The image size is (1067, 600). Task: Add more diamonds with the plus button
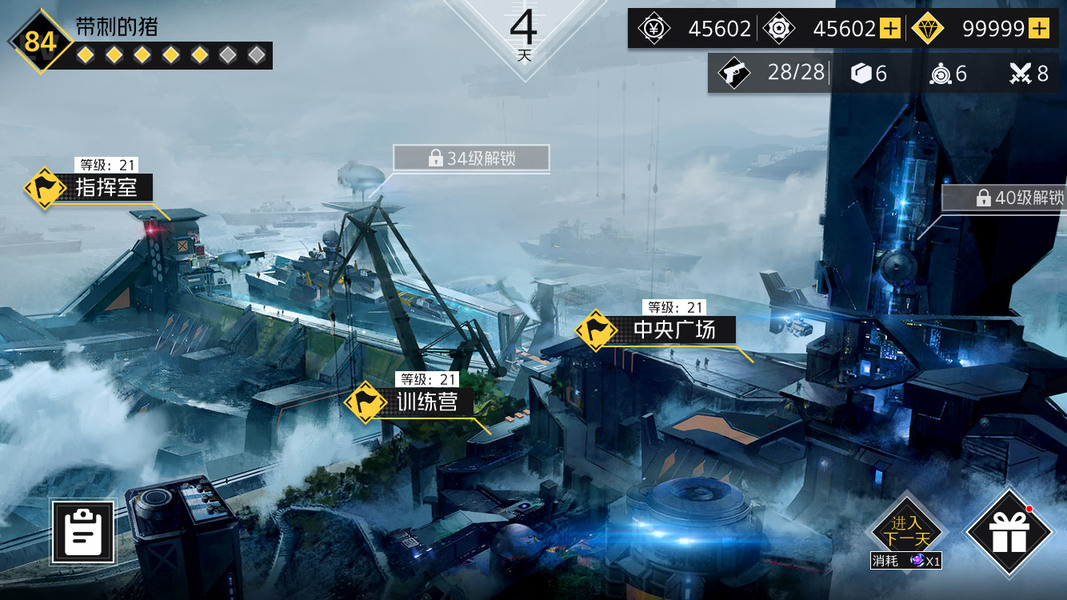click(x=1039, y=29)
